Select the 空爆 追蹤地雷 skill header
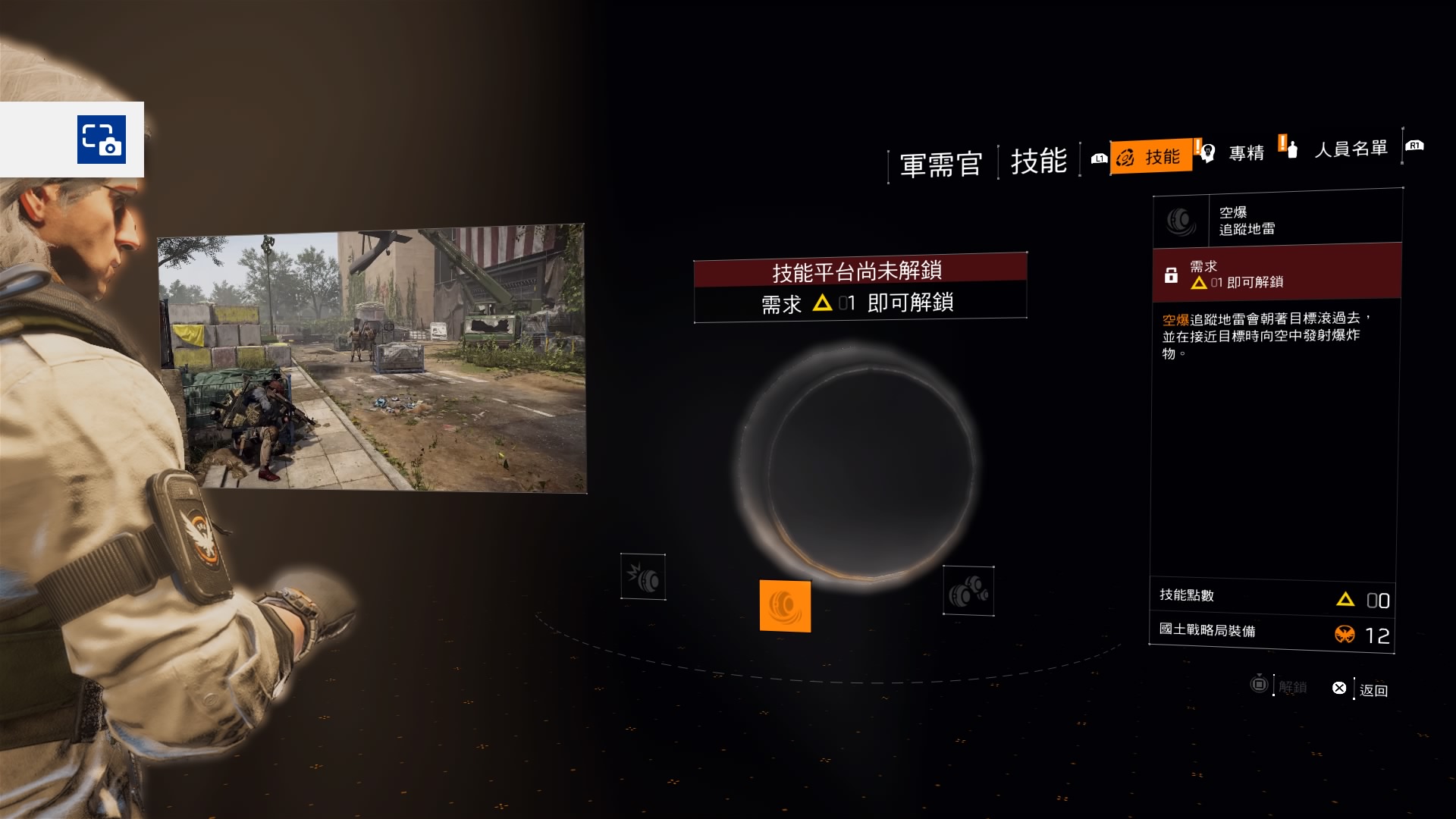Screen dimensions: 1456x819 [1277, 221]
